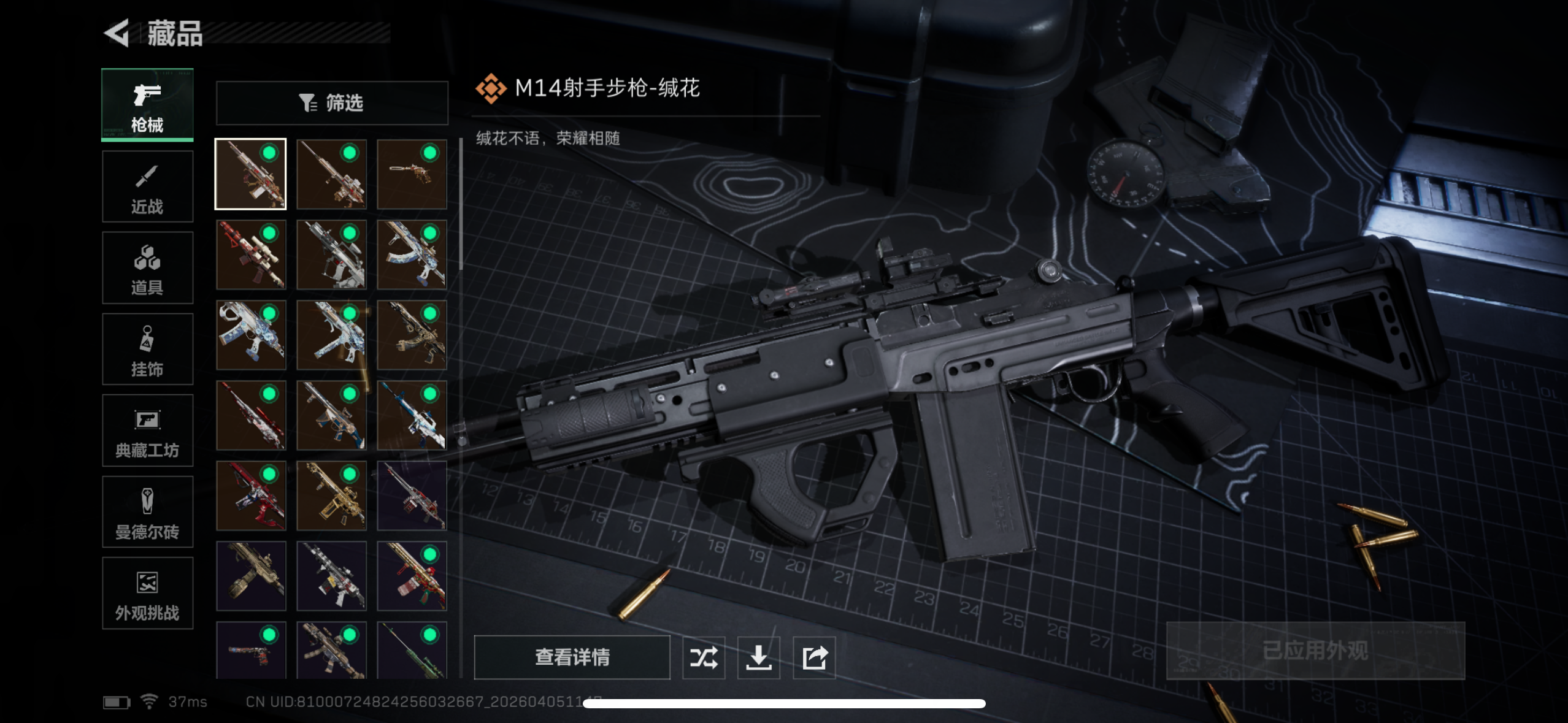Select the 典藏工坊 workshop icon
This screenshot has height=723, width=1568.
coord(147,431)
